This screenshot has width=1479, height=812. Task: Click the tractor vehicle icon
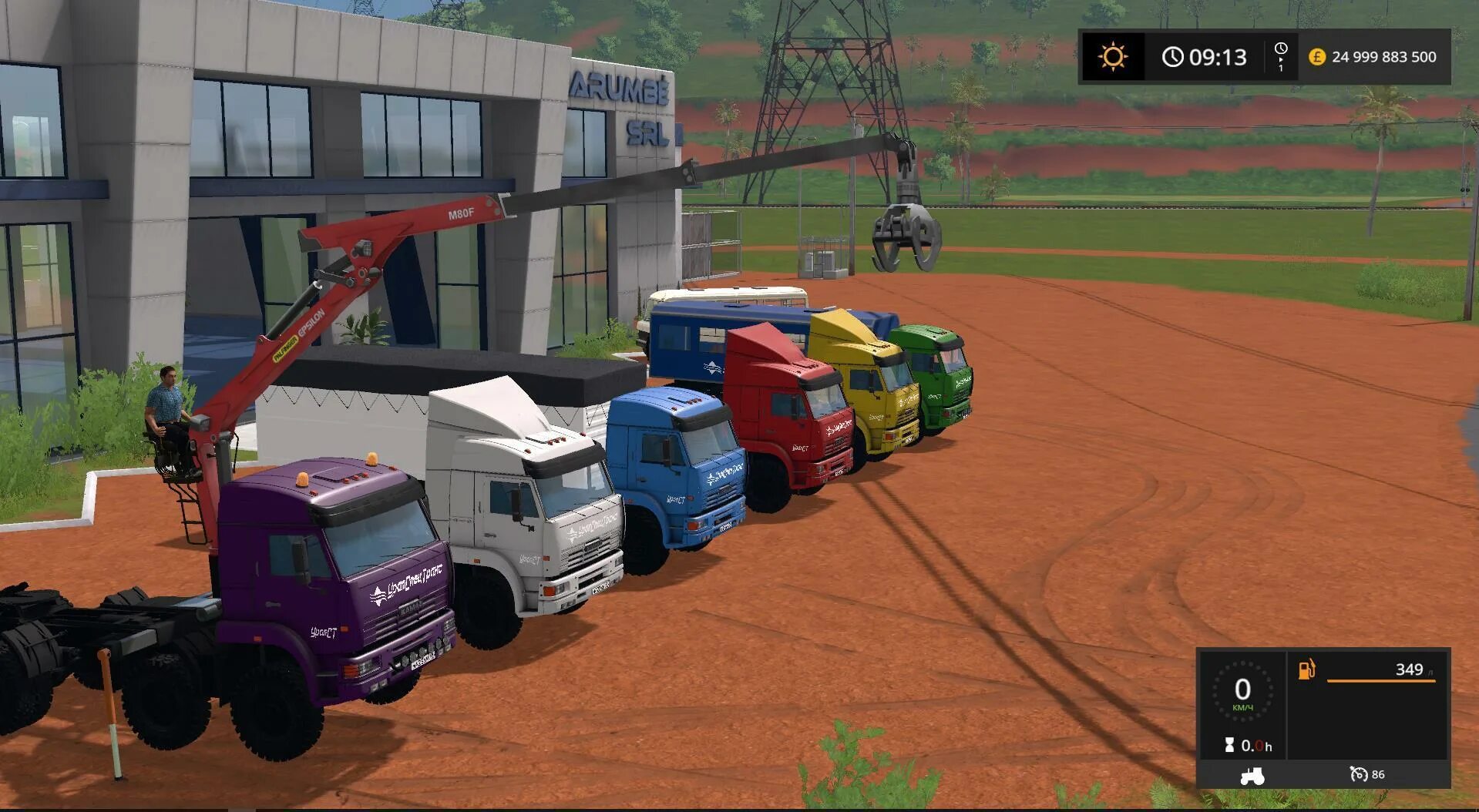coord(1252,775)
